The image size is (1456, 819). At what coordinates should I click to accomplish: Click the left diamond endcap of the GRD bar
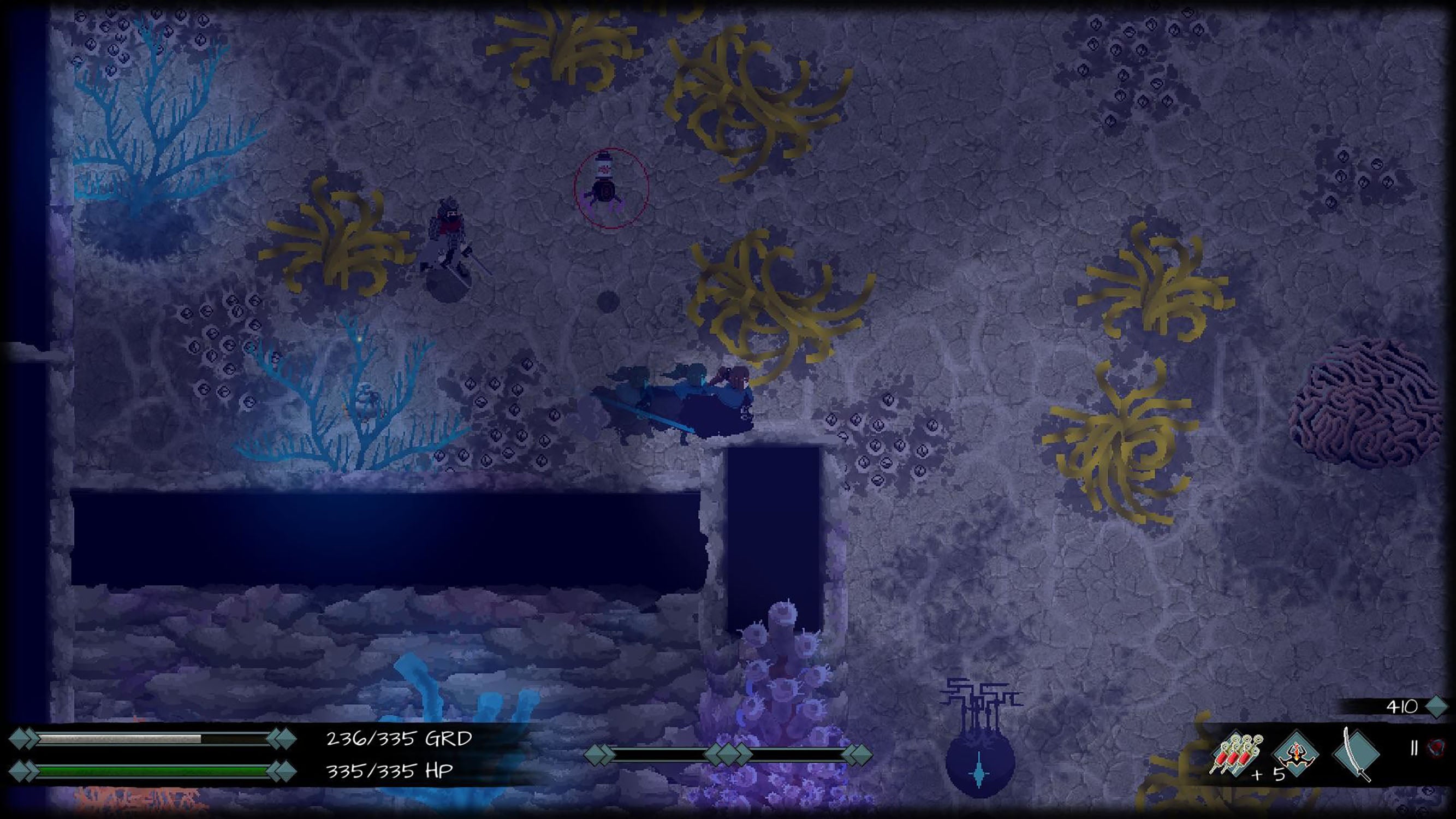(x=20, y=739)
